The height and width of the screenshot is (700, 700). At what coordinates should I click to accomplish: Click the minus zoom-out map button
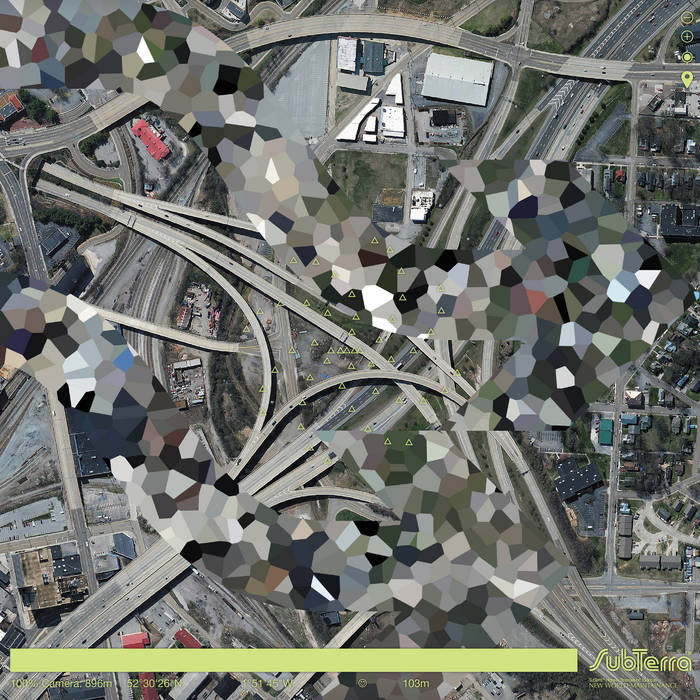687,16
